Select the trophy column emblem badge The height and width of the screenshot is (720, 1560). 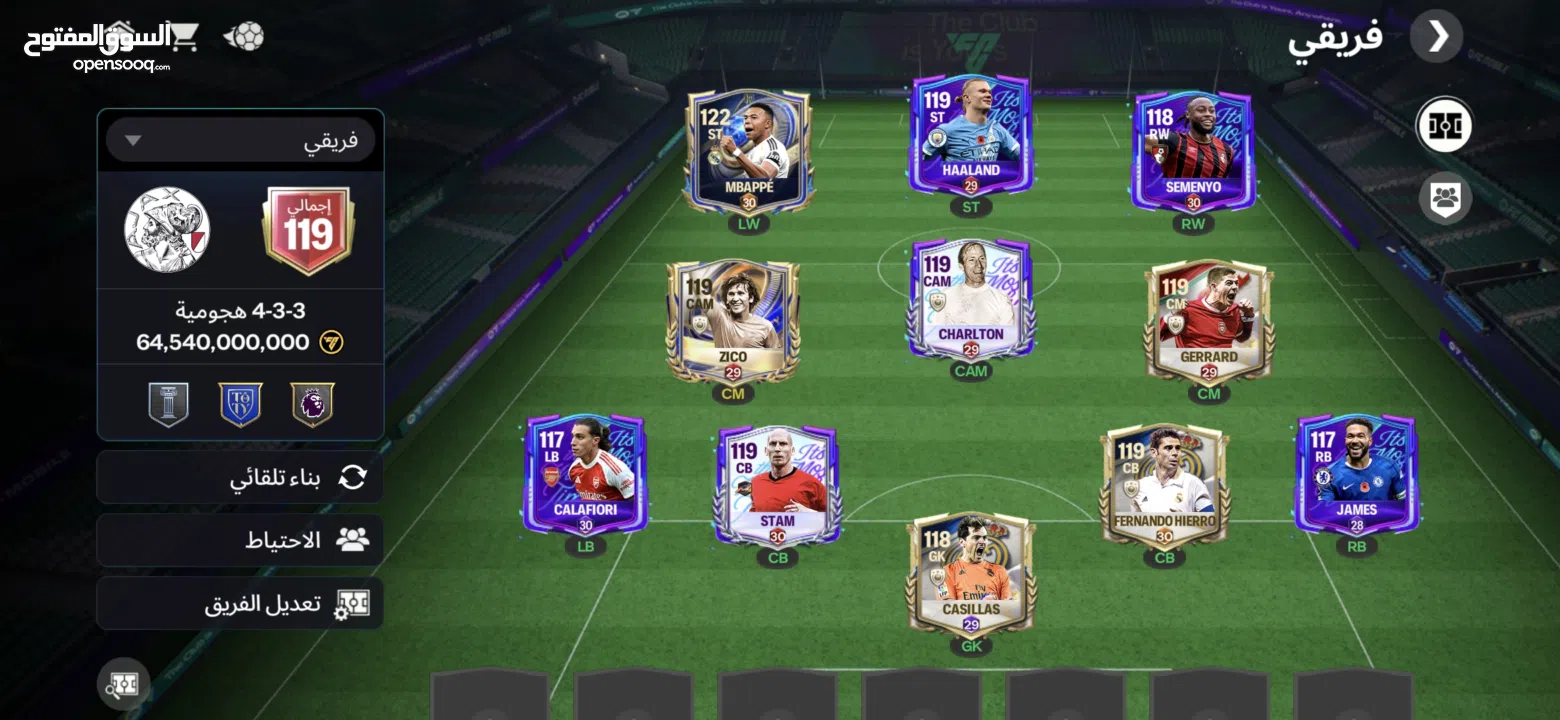point(168,403)
